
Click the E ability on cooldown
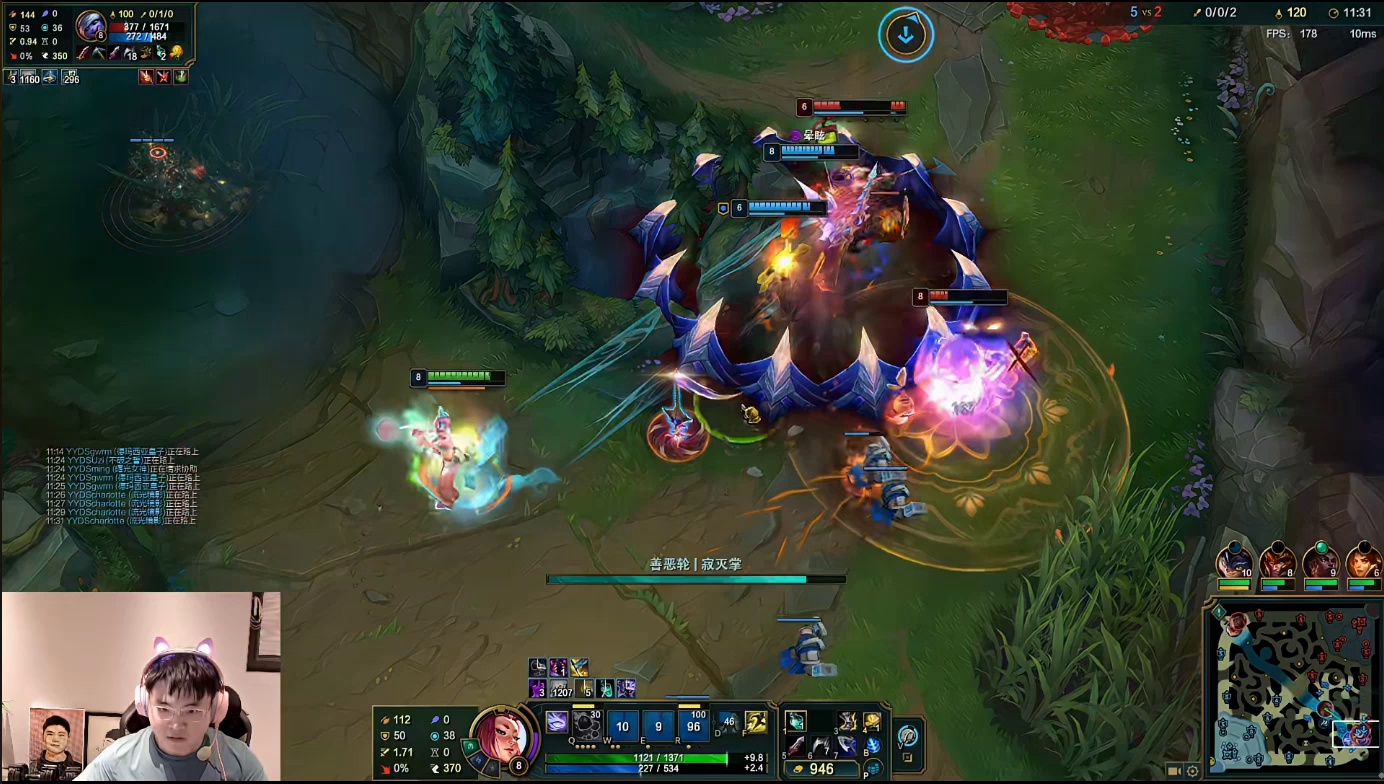pos(657,726)
